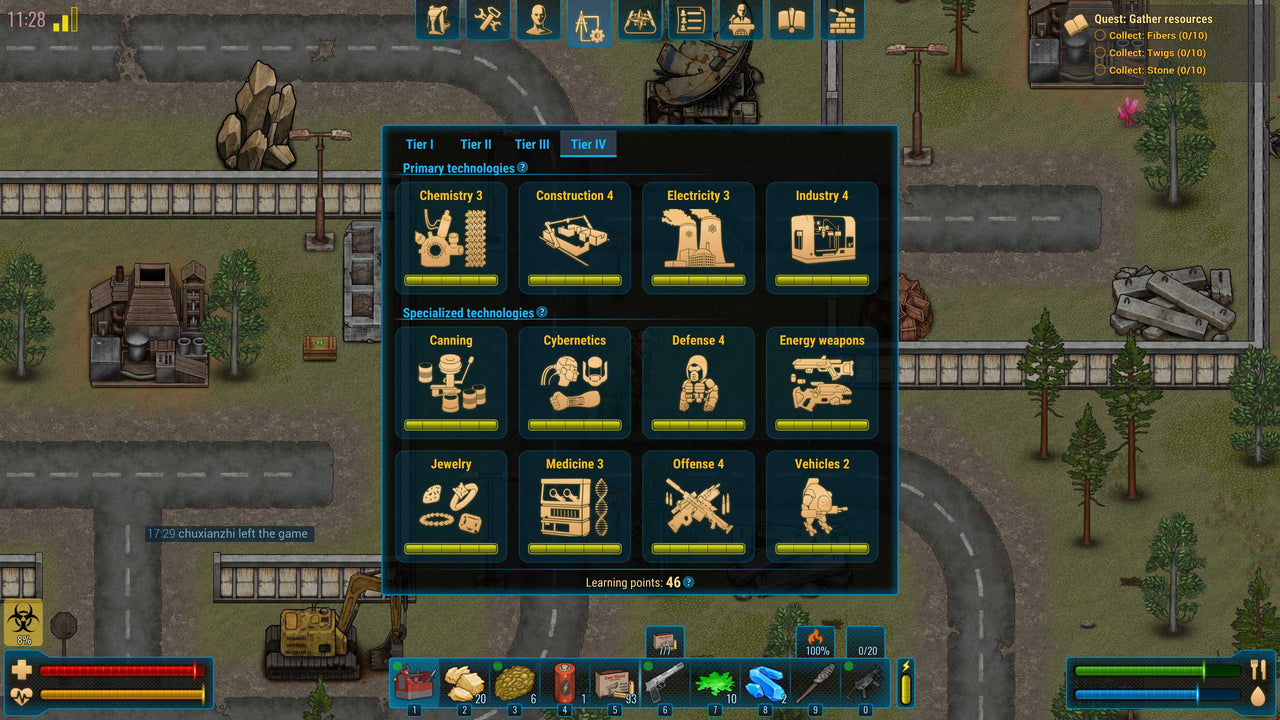Toggle tracking for Collect Fibers quest
Image resolution: width=1280 pixels, height=720 pixels.
1100,35
